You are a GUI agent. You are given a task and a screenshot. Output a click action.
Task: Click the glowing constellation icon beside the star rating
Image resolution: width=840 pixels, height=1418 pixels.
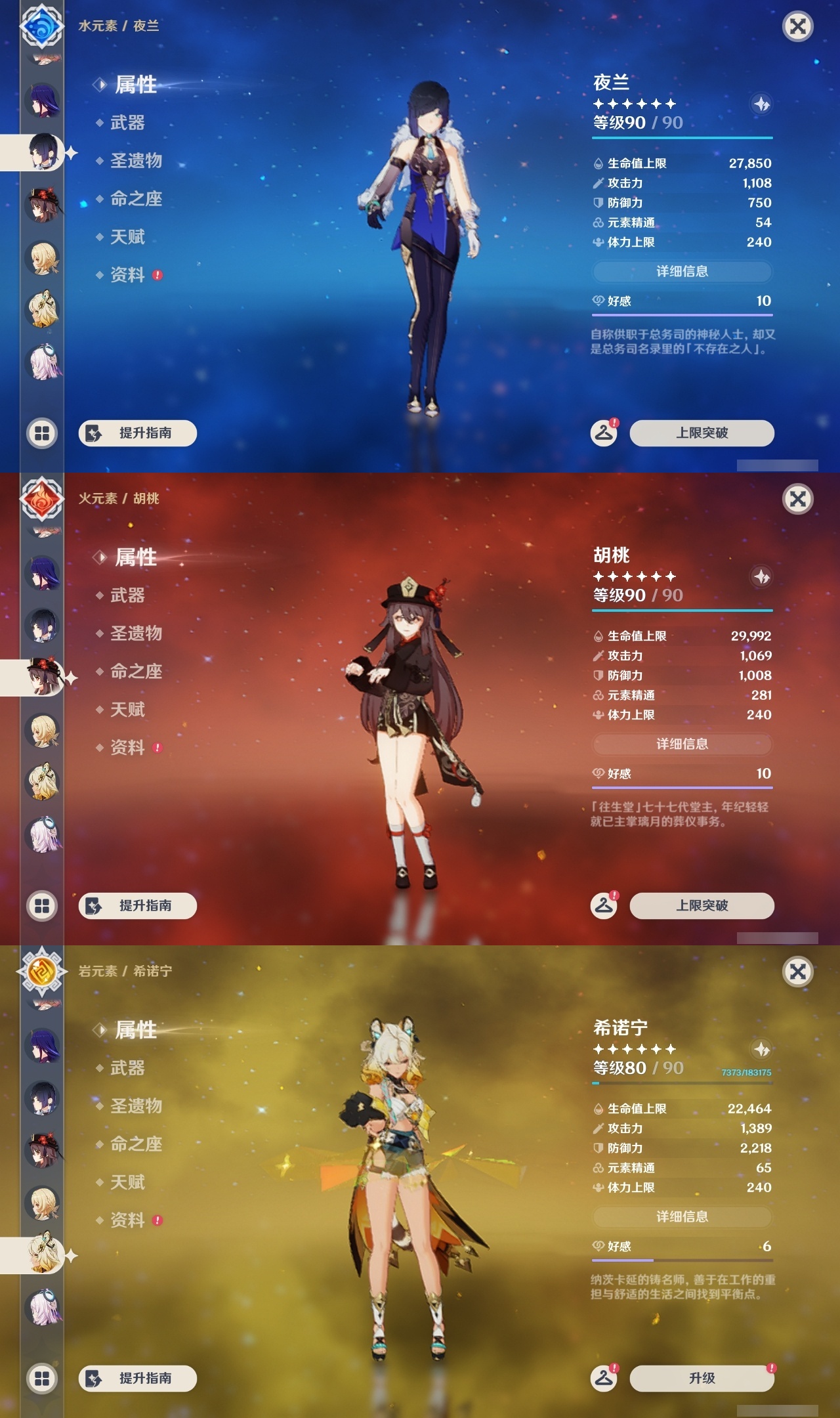[x=761, y=104]
